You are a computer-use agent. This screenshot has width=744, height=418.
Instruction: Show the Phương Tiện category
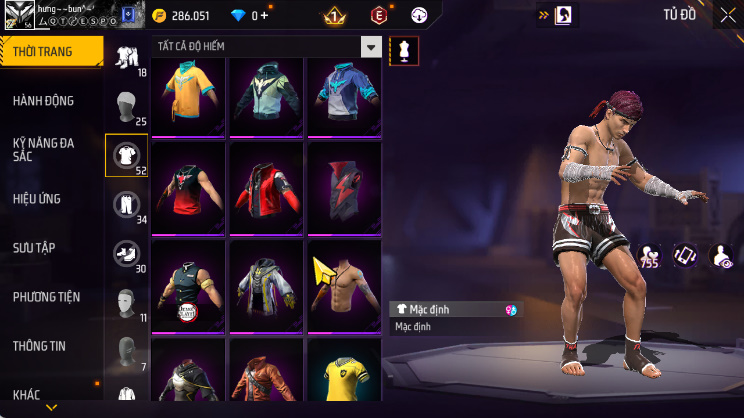pos(46,297)
